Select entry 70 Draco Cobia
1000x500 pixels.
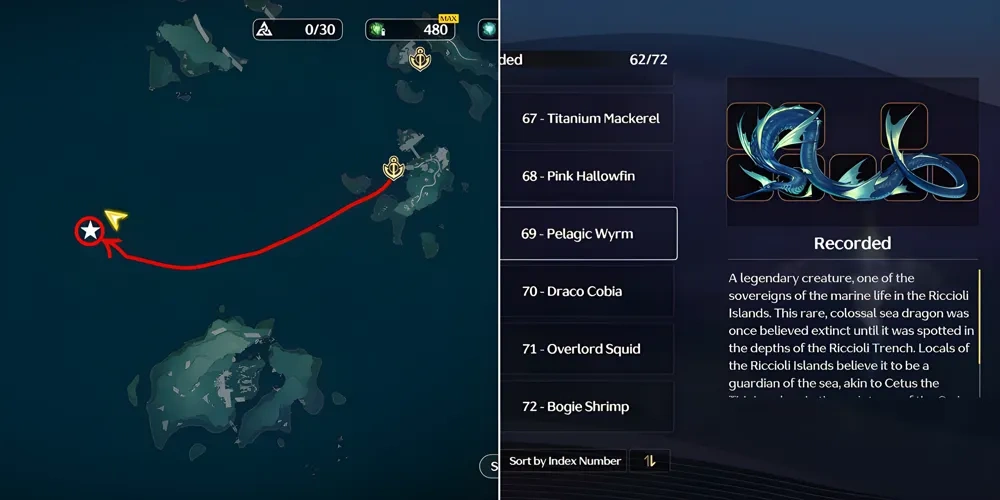tap(589, 292)
